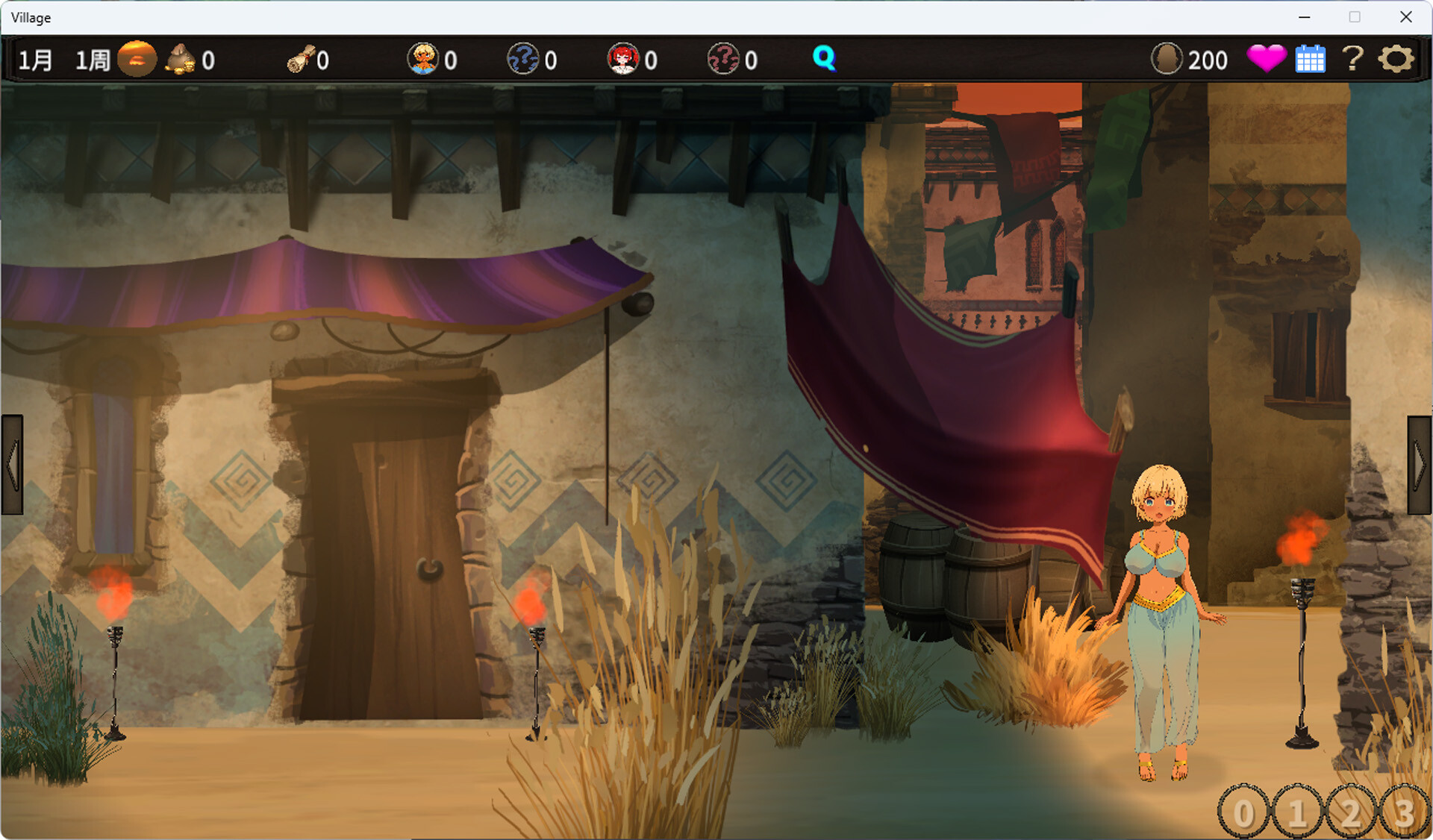This screenshot has width=1433, height=840.
Task: Choose the number 2 round button
Action: (1351, 812)
